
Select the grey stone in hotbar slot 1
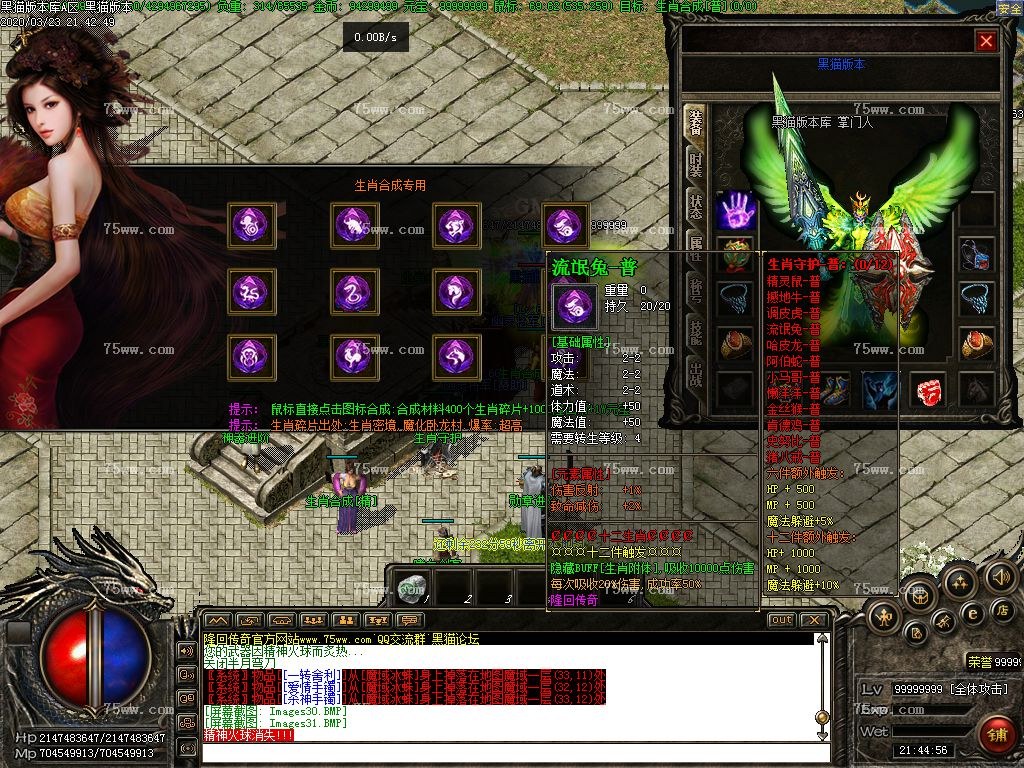409,586
